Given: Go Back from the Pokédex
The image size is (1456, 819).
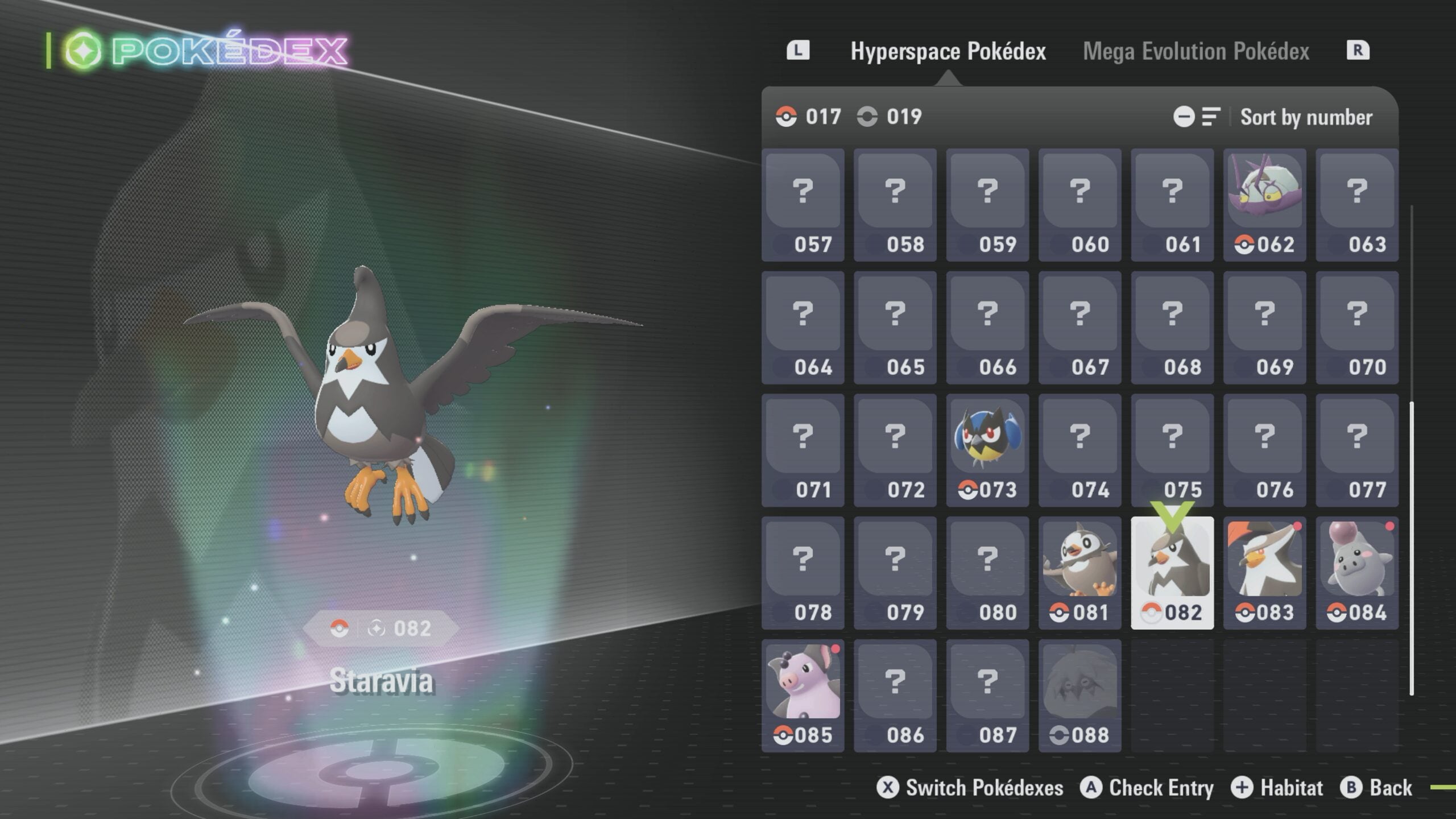Looking at the screenshot, I should click(x=1376, y=788).
